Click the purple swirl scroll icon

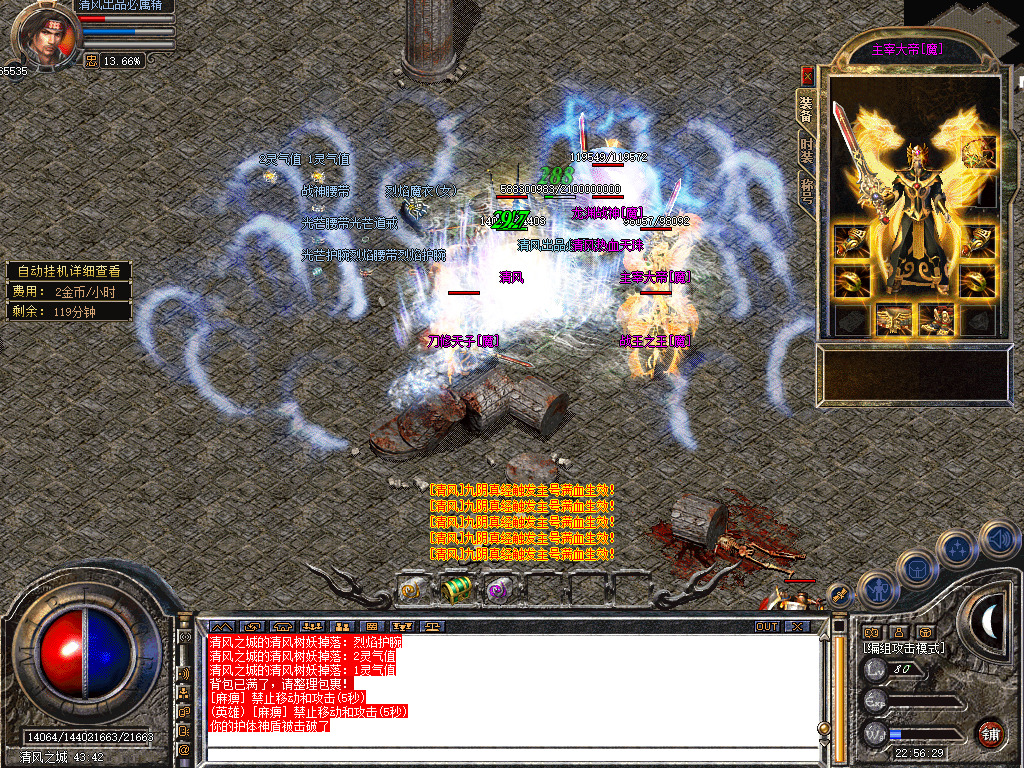pyautogui.click(x=497, y=591)
